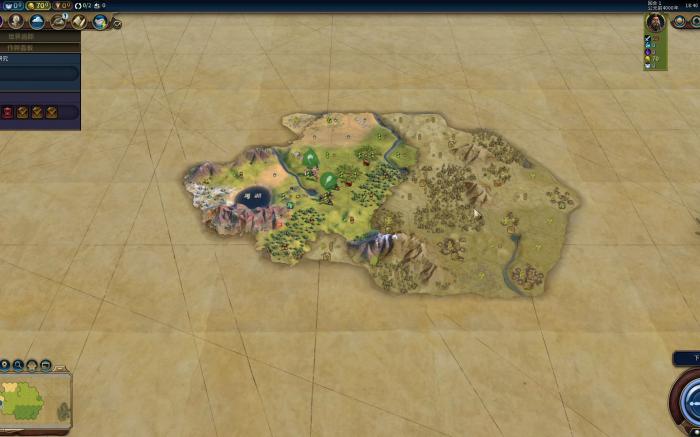Toggle the small checkbox tab beside the top icons
Image resolution: width=700 pixels, height=437 pixels.
117,23
